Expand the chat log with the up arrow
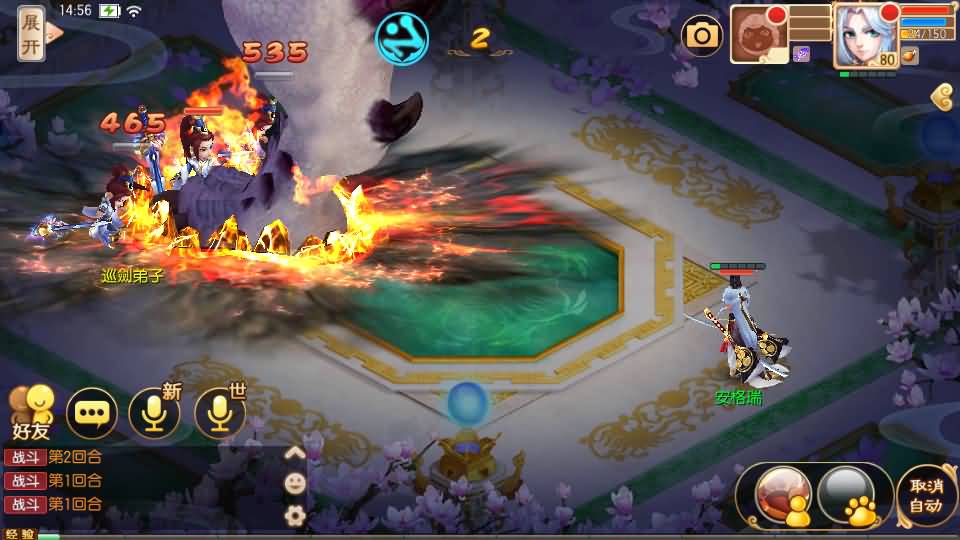 [x=295, y=452]
